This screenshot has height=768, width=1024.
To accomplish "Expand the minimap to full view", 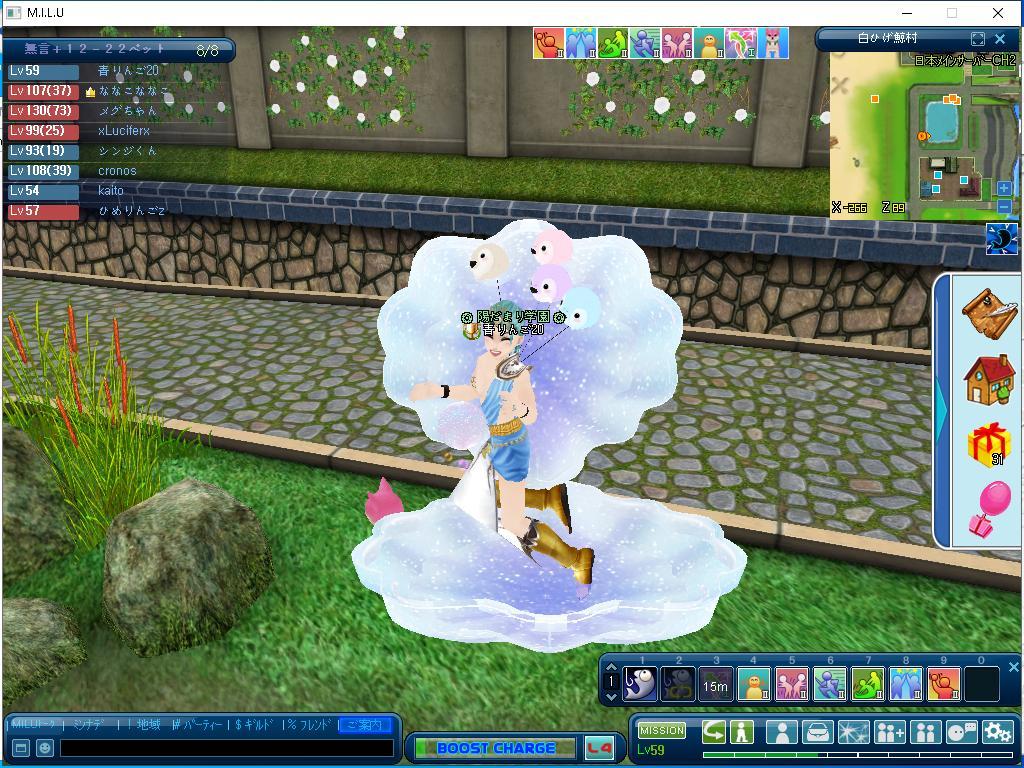I will (x=978, y=39).
